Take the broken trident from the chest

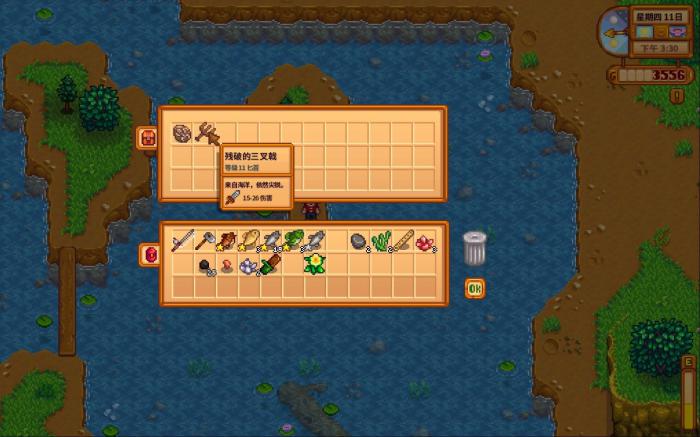[205, 133]
